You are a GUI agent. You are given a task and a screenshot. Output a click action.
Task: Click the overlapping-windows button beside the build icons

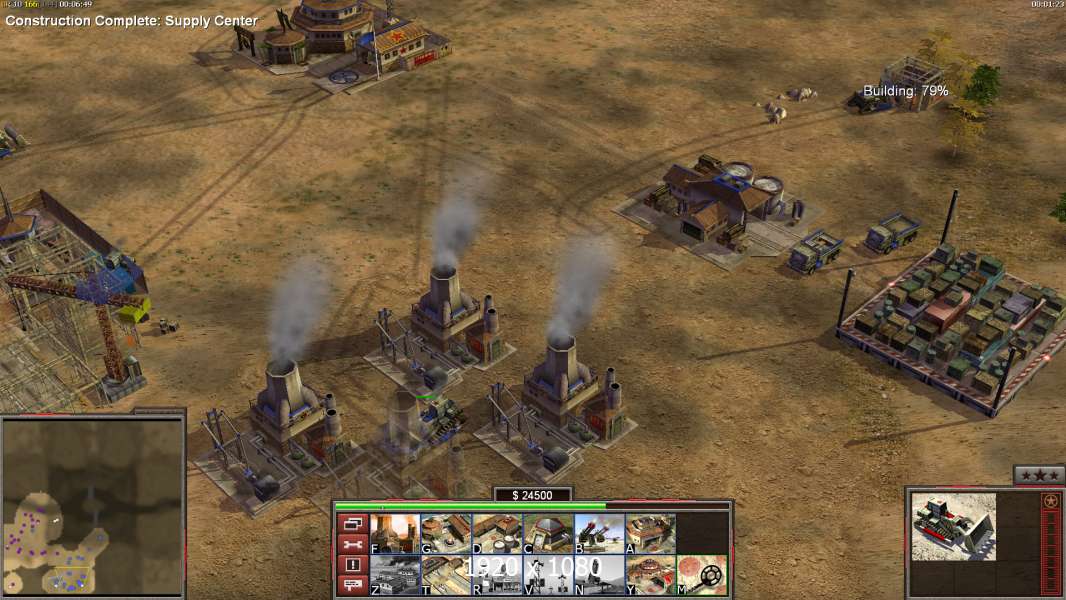[352, 523]
